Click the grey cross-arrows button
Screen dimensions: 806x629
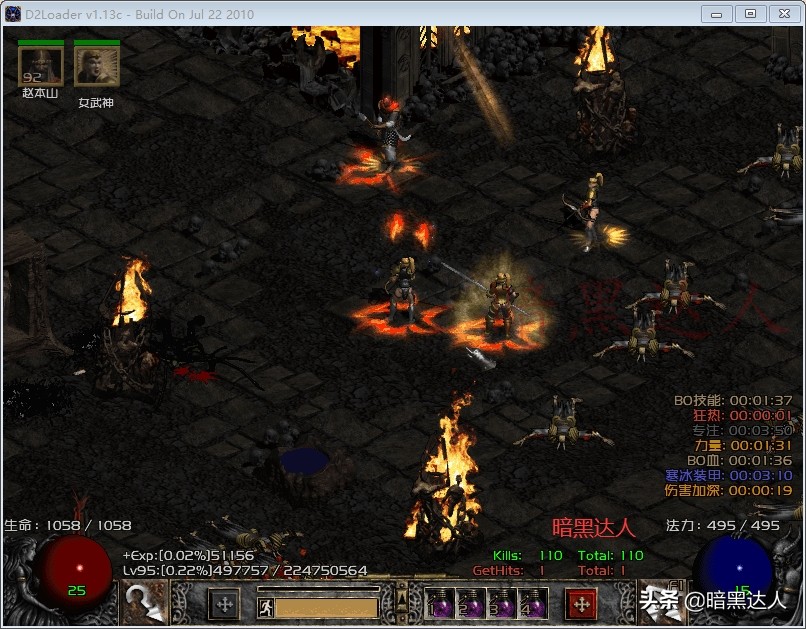224,604
